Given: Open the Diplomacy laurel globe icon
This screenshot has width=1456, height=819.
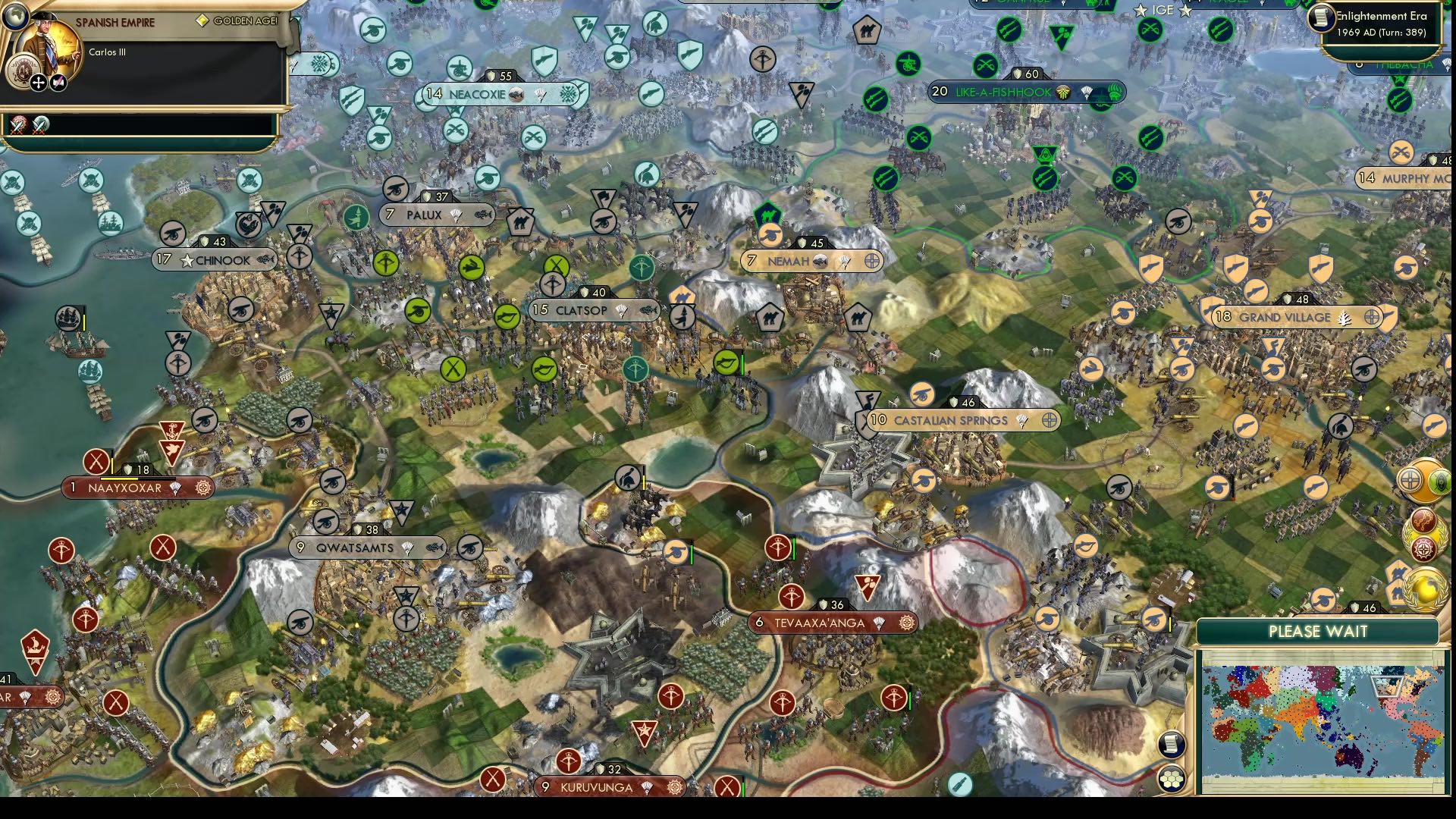Looking at the screenshot, I should tap(1423, 588).
